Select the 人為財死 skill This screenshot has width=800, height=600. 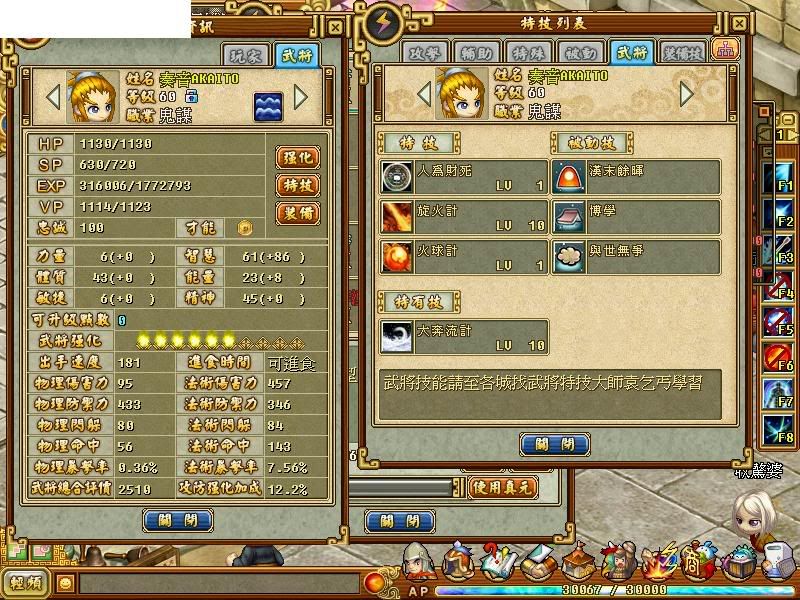point(464,177)
